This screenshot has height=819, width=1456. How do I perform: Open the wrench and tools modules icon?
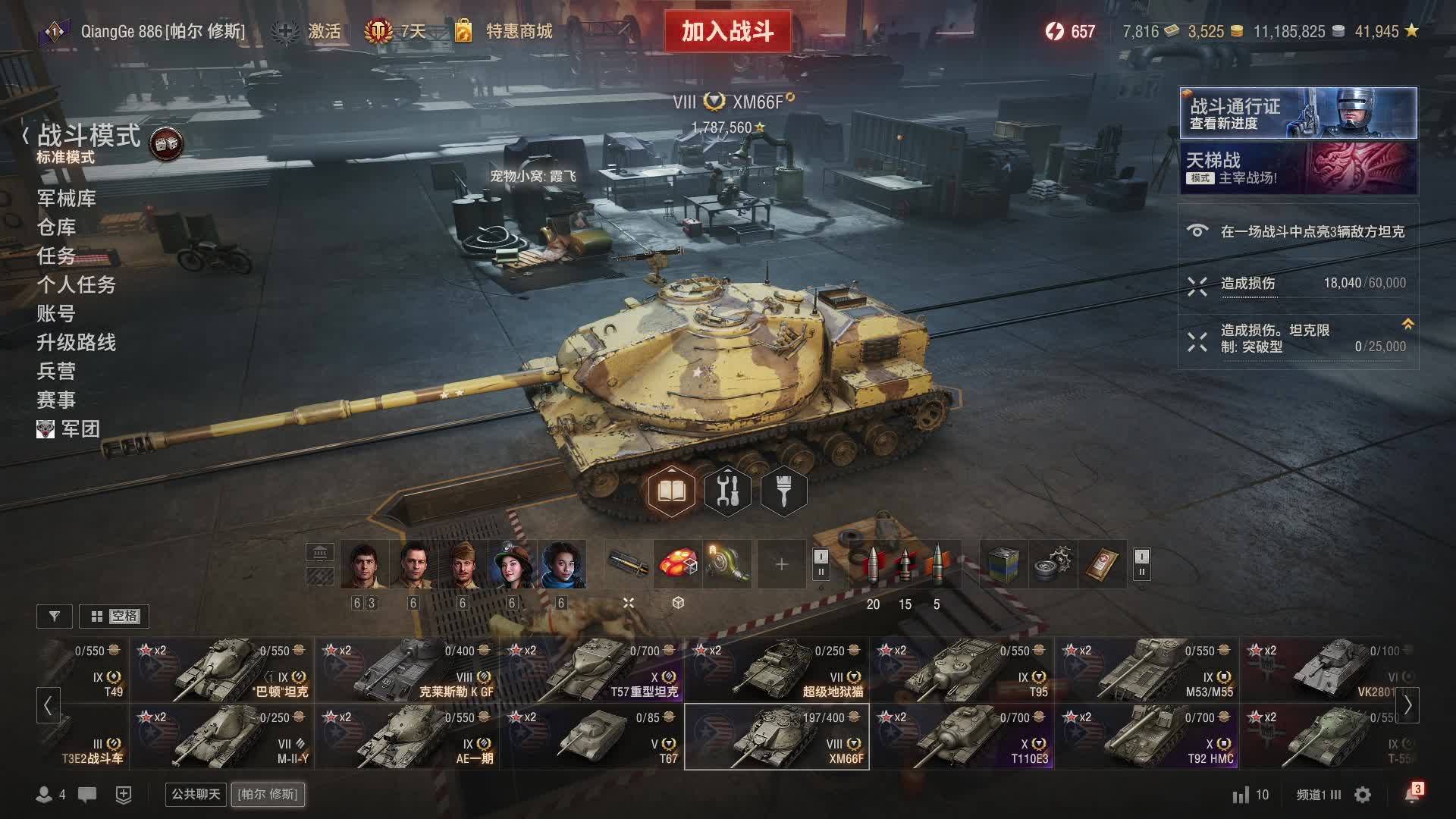click(x=727, y=491)
